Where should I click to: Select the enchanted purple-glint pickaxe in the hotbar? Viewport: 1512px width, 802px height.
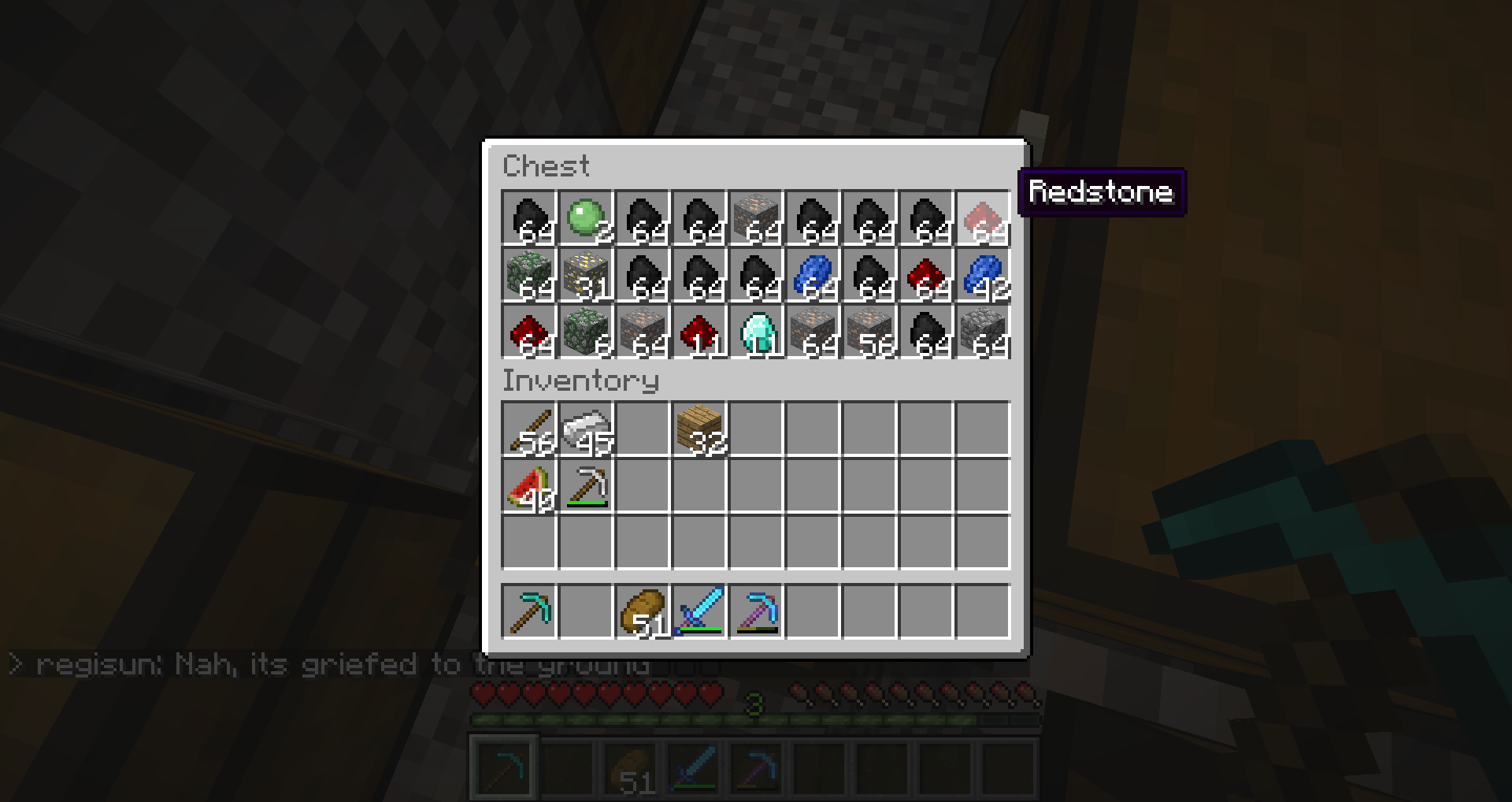756,611
